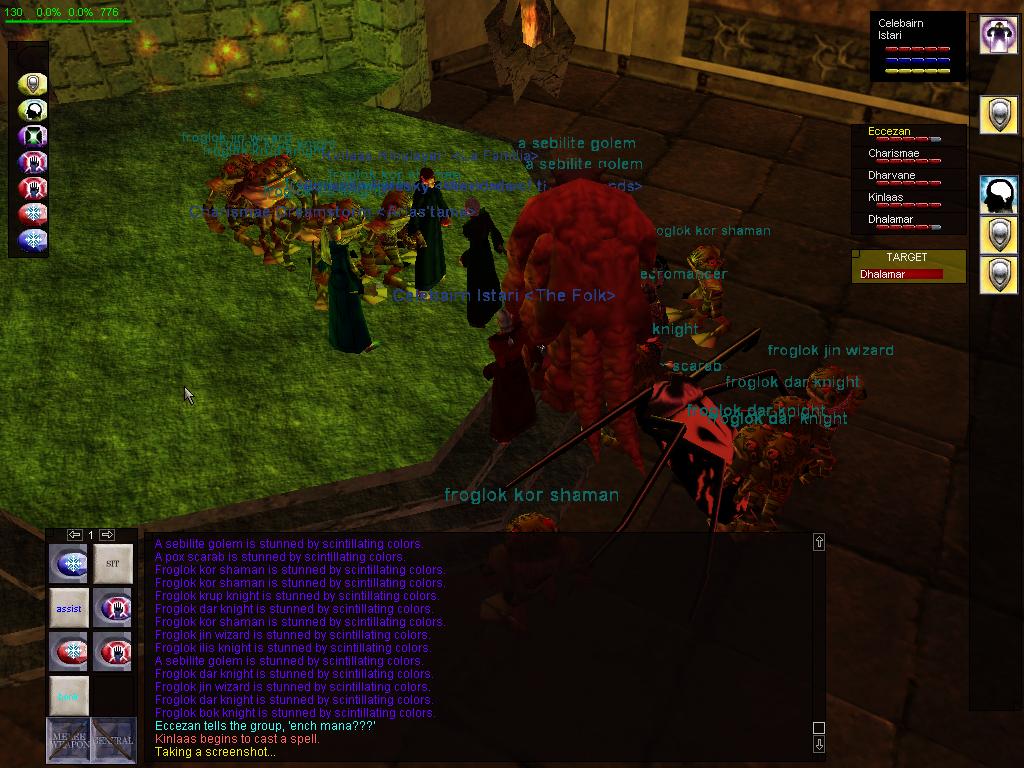Go to the previous hotbutton page
Image resolution: width=1024 pixels, height=768 pixels.
(74, 535)
